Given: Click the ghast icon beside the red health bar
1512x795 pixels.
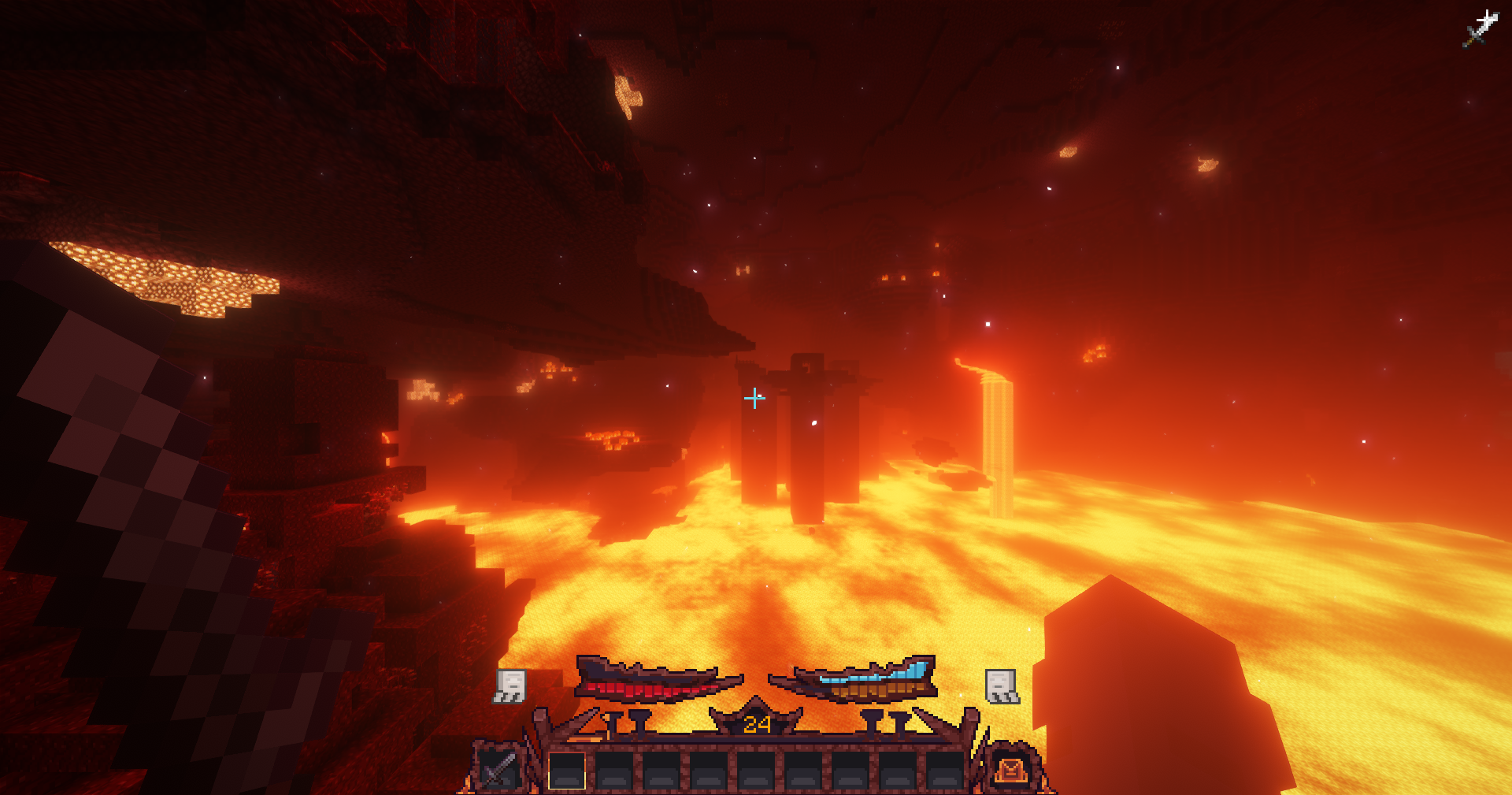Looking at the screenshot, I should 510,685.
